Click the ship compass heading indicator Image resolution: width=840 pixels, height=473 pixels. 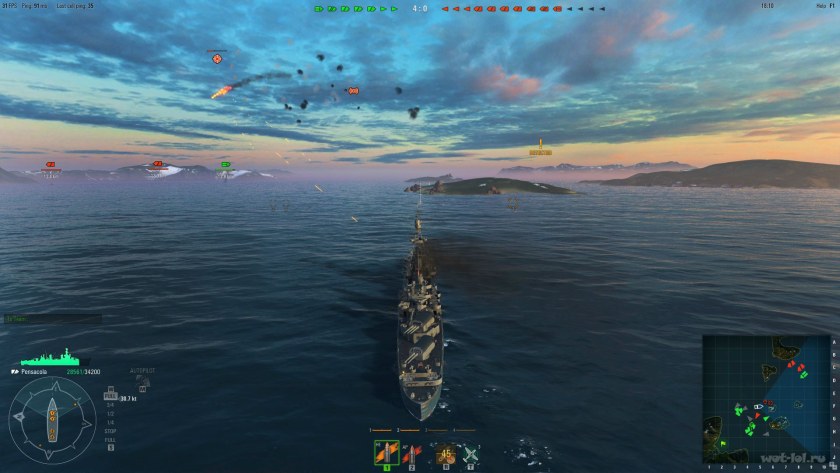52,419
